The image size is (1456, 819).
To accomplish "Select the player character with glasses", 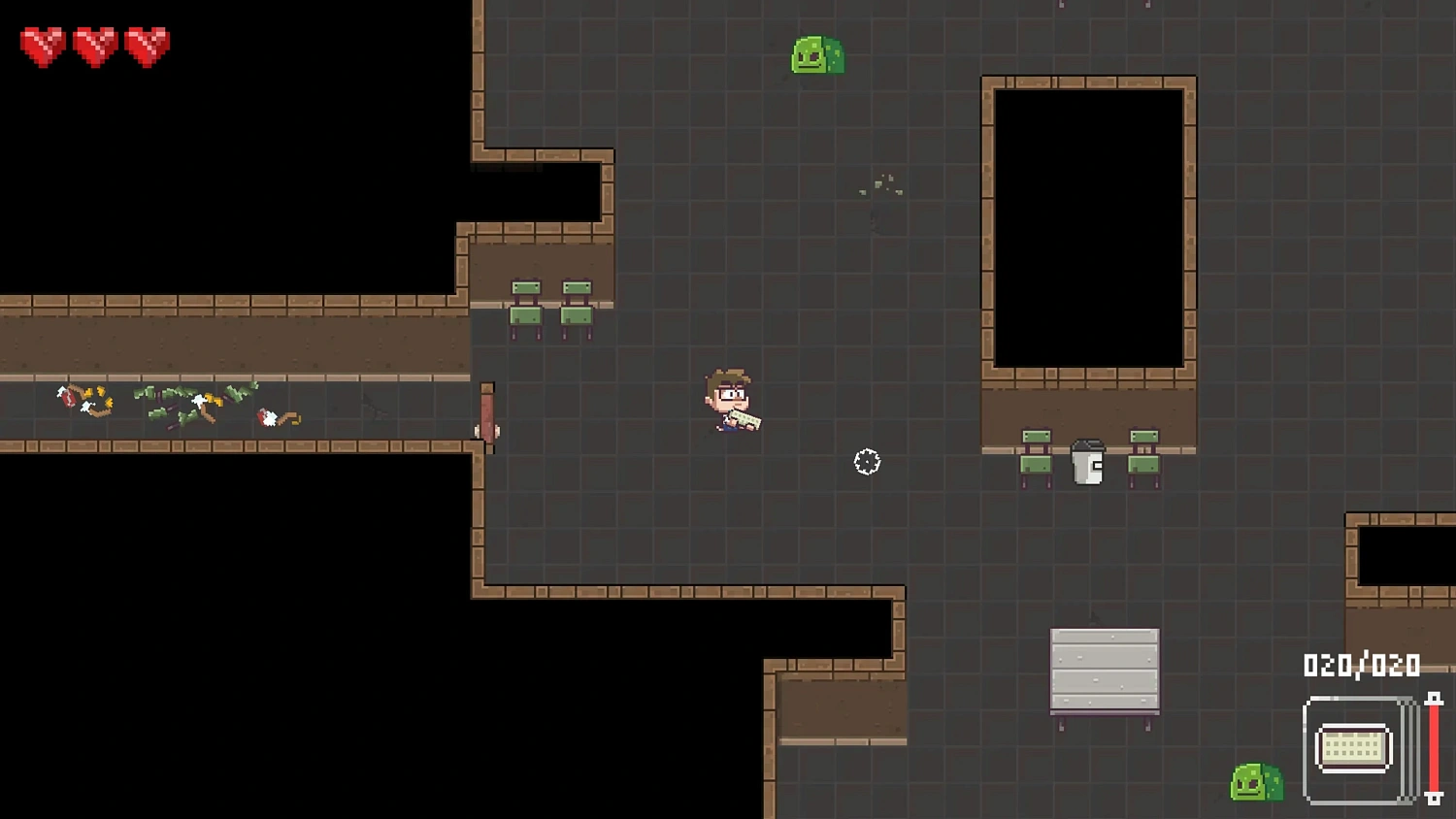I will (x=726, y=400).
